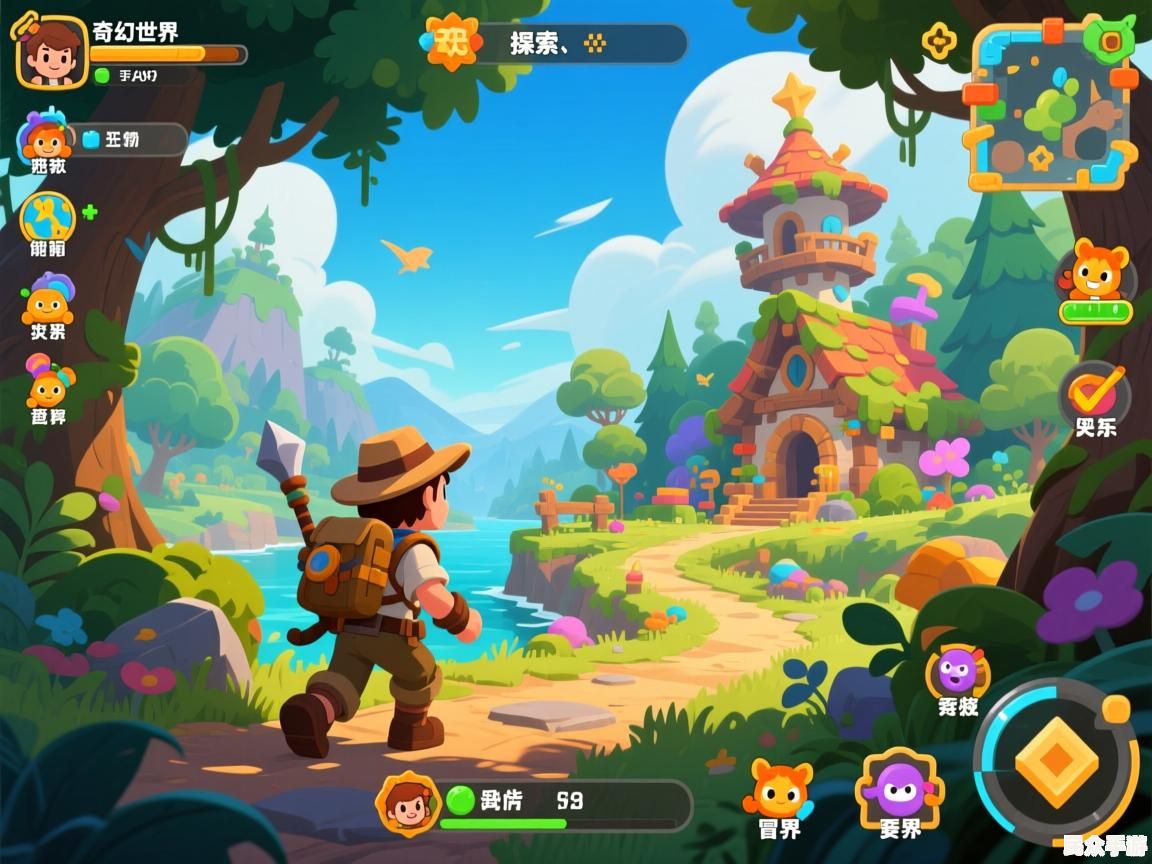The image size is (1152, 864).
Task: Tap the green plus beside the running figure
Action: point(90,212)
